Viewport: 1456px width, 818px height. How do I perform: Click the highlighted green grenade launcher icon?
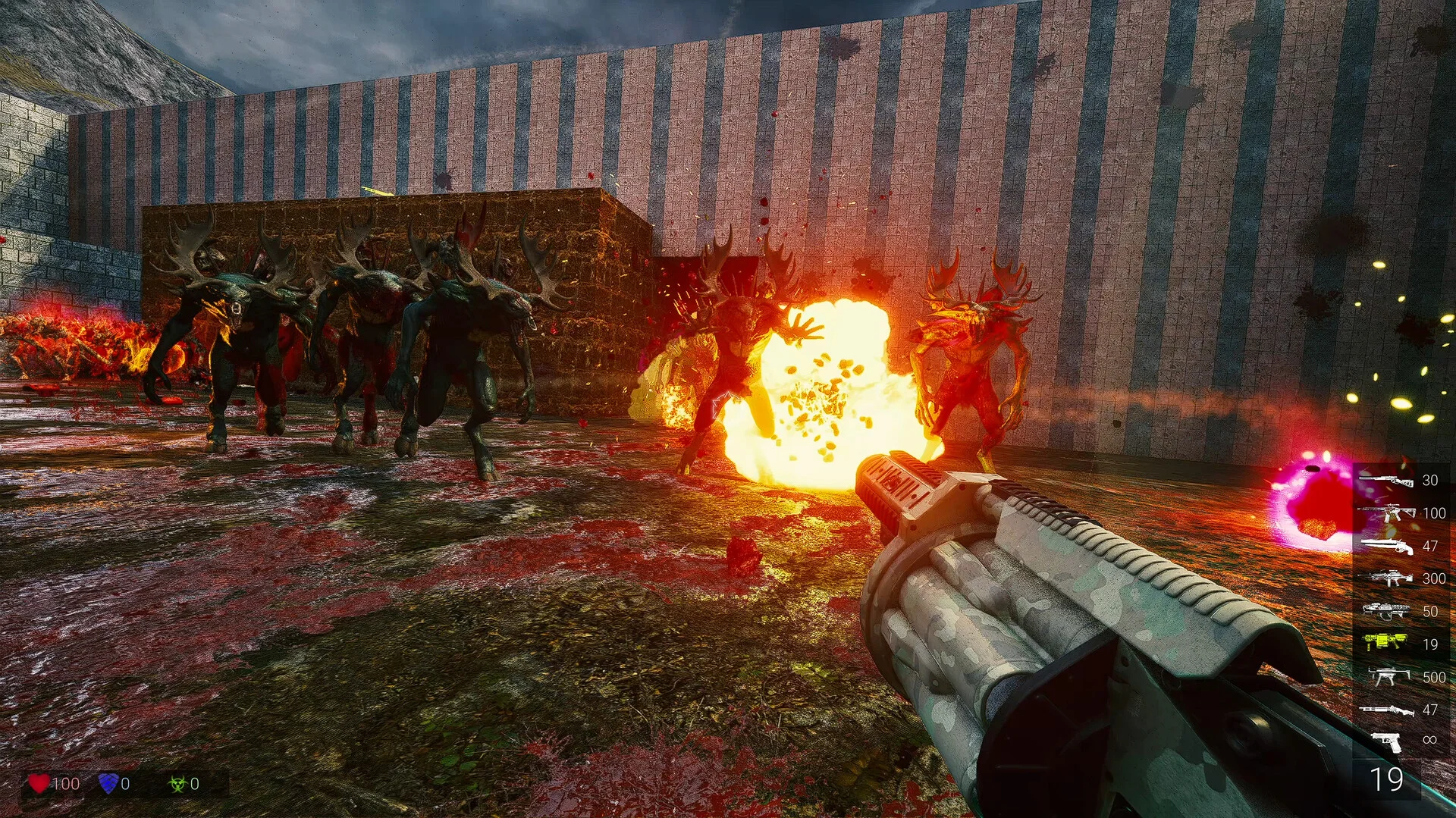click(x=1385, y=643)
